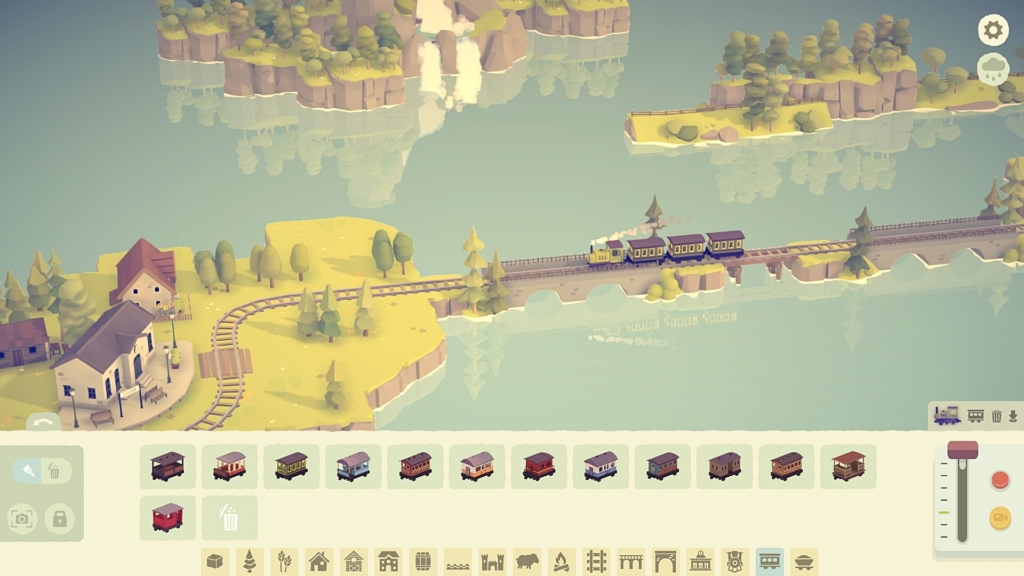Open the locomotive category
Viewport: 1024px width, 576px height.
[735, 562]
